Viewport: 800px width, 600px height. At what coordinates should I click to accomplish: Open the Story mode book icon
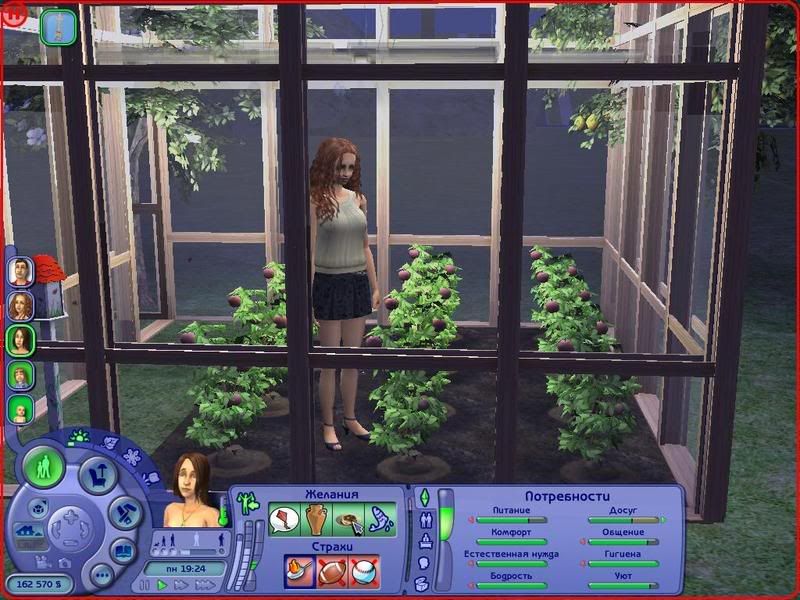click(x=123, y=549)
